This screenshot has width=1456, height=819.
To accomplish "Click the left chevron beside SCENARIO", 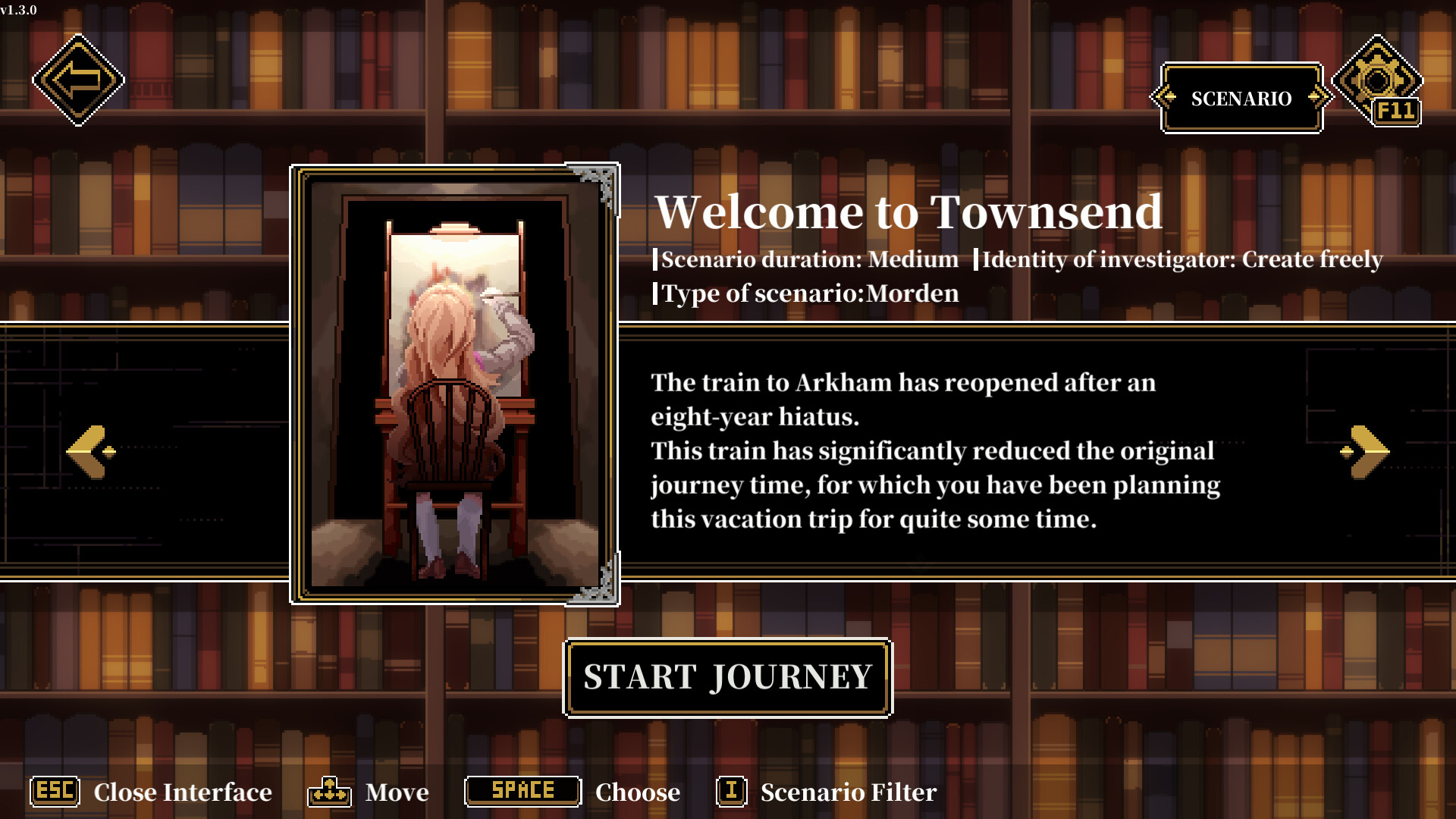I will point(1164,97).
